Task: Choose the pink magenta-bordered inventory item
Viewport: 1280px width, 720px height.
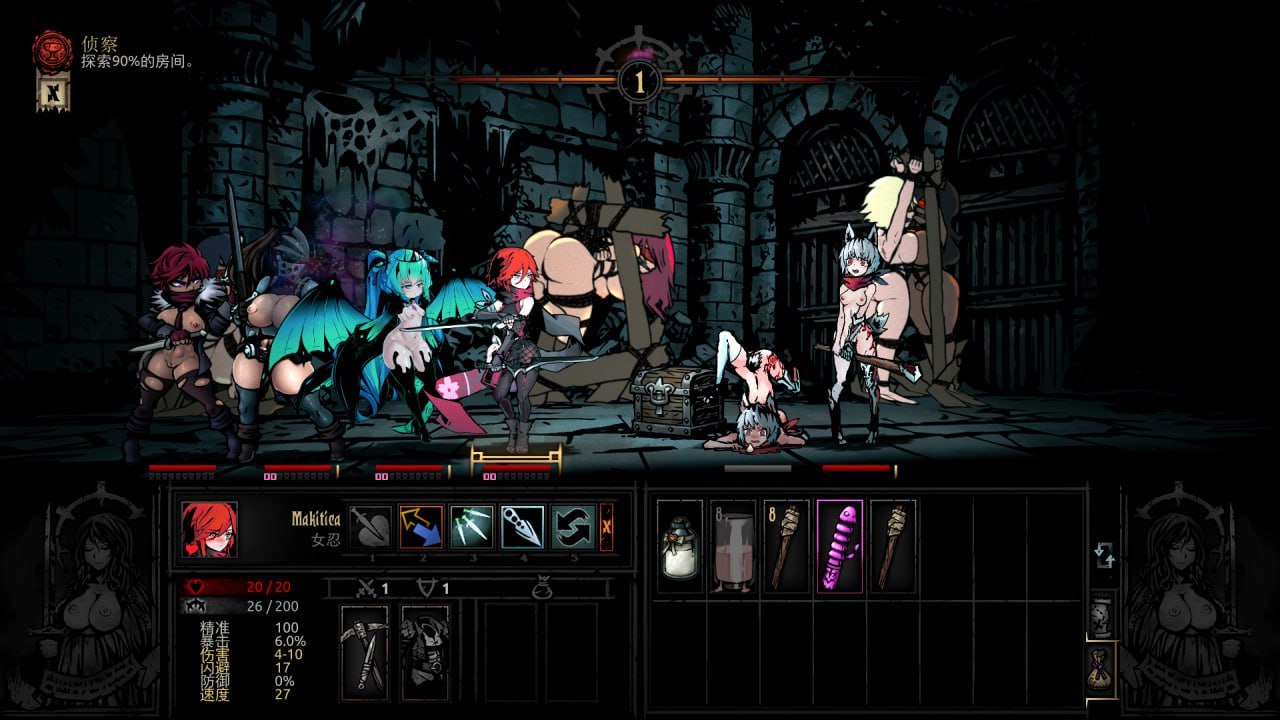Action: click(x=839, y=547)
